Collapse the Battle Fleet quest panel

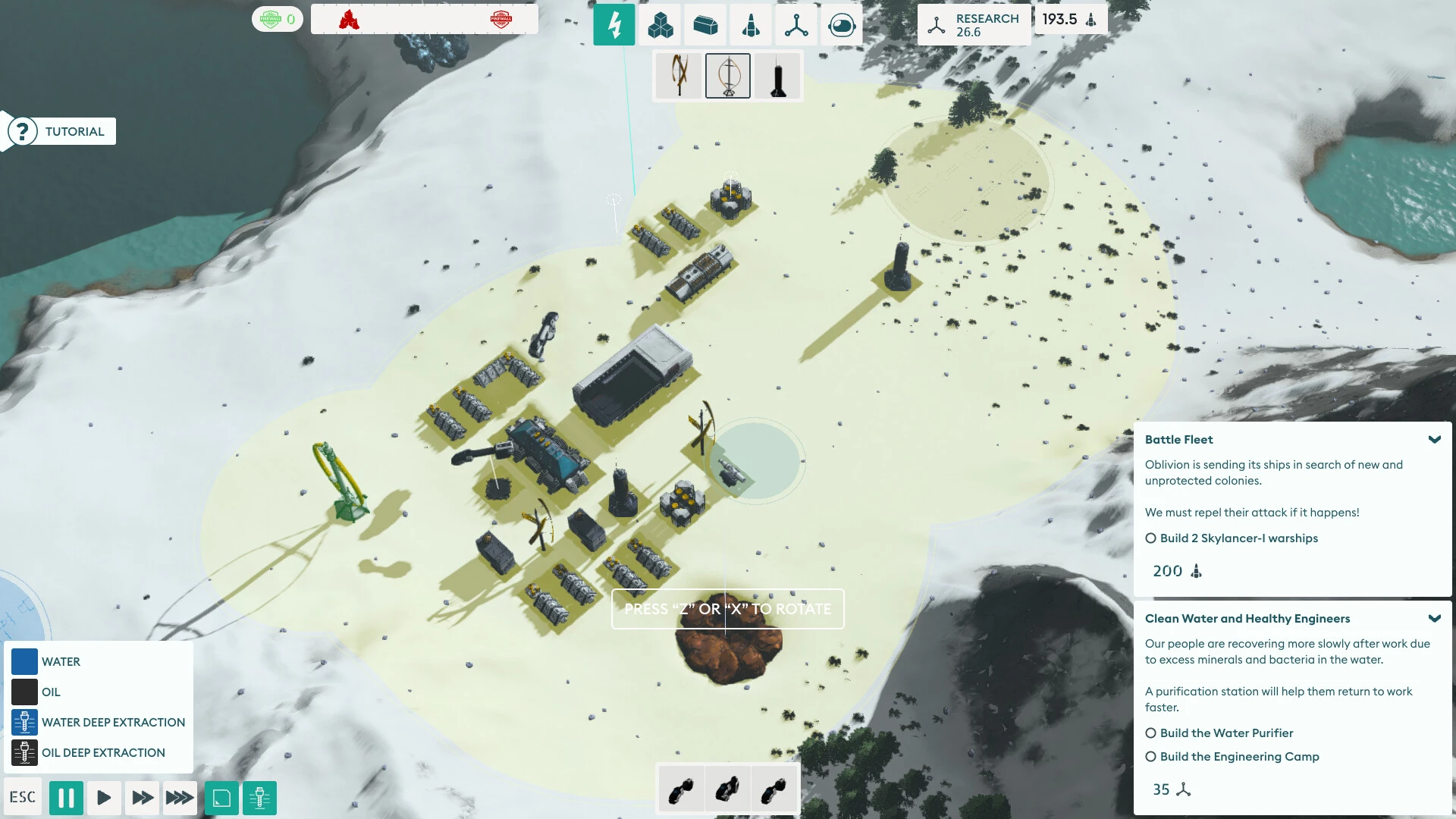[1434, 440]
